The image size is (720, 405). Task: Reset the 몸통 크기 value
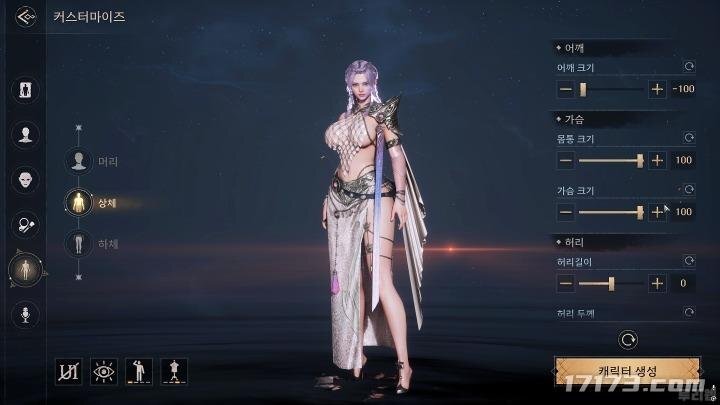coord(688,138)
